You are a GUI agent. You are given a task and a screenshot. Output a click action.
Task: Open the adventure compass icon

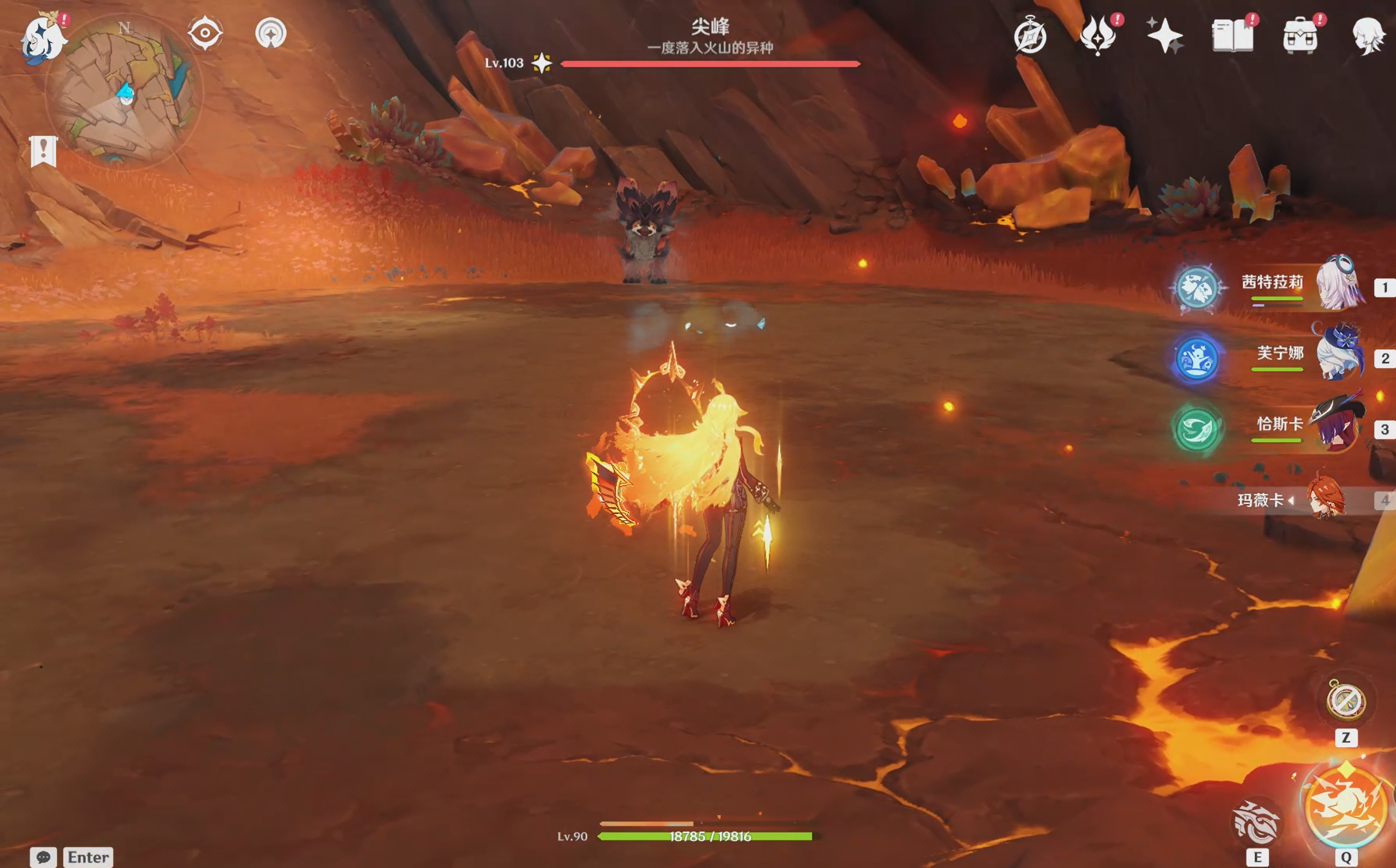(1030, 36)
